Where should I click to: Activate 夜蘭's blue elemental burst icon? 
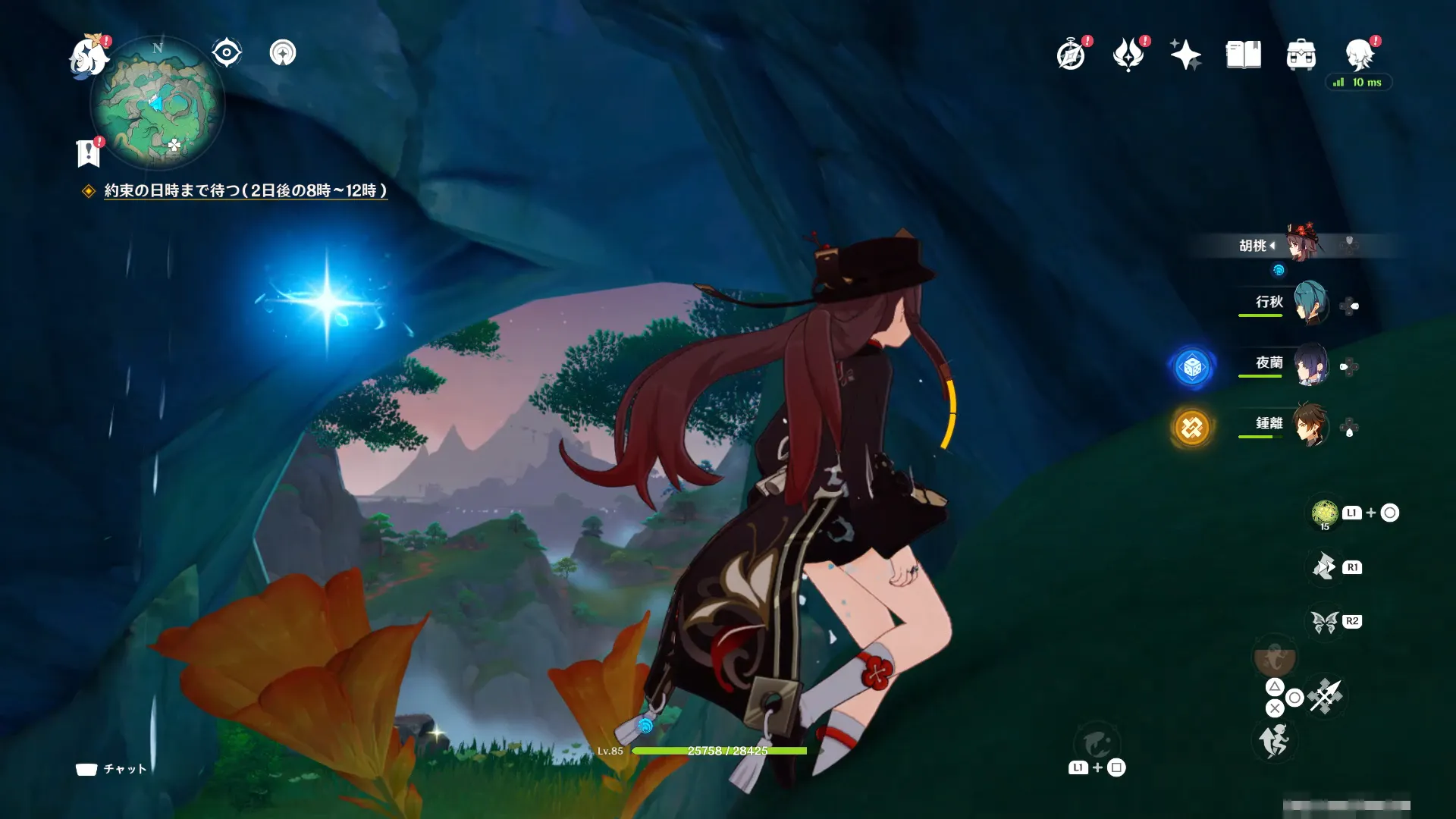pos(1192,367)
